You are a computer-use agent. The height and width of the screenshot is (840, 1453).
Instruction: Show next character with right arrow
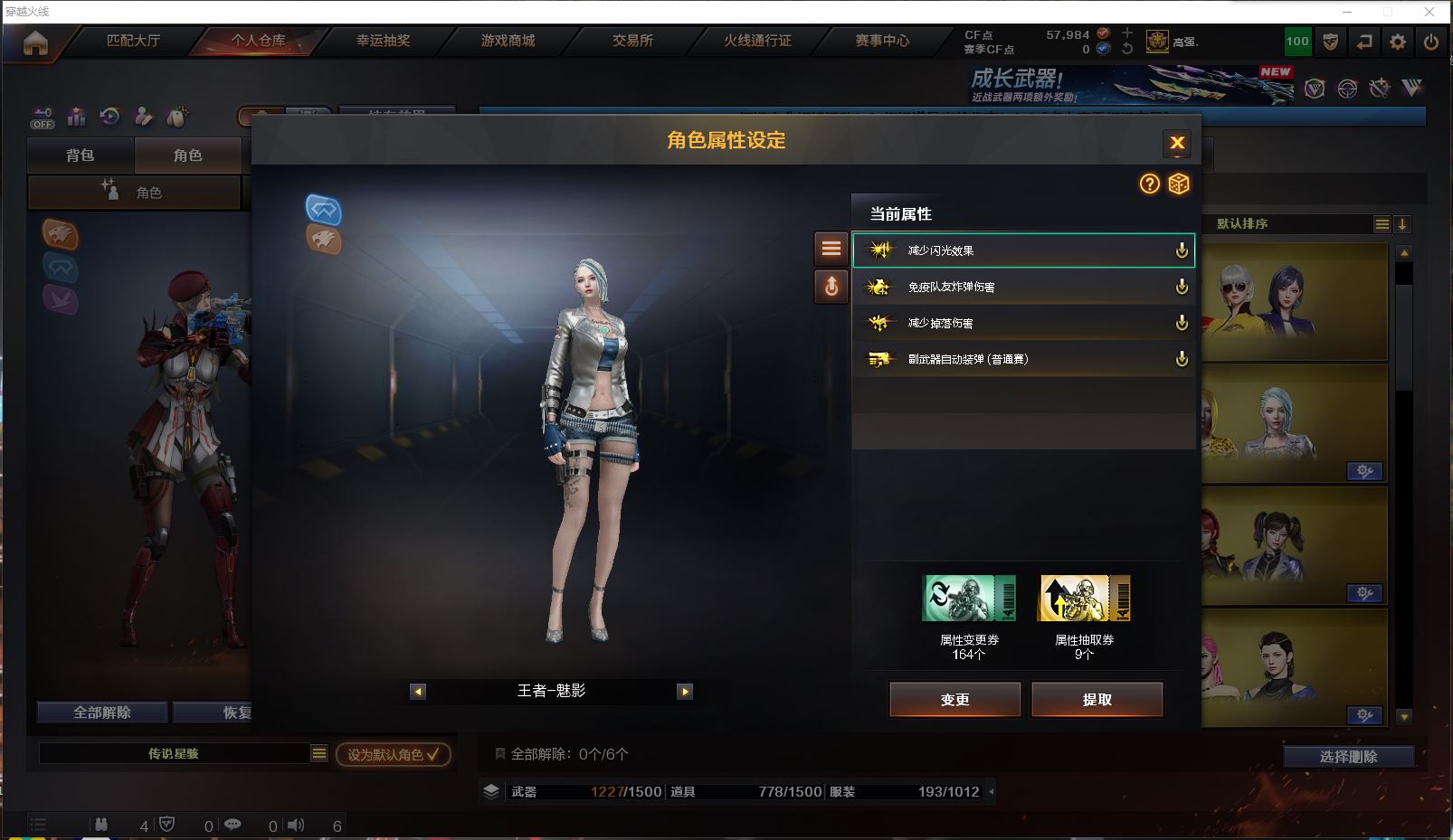(x=685, y=692)
